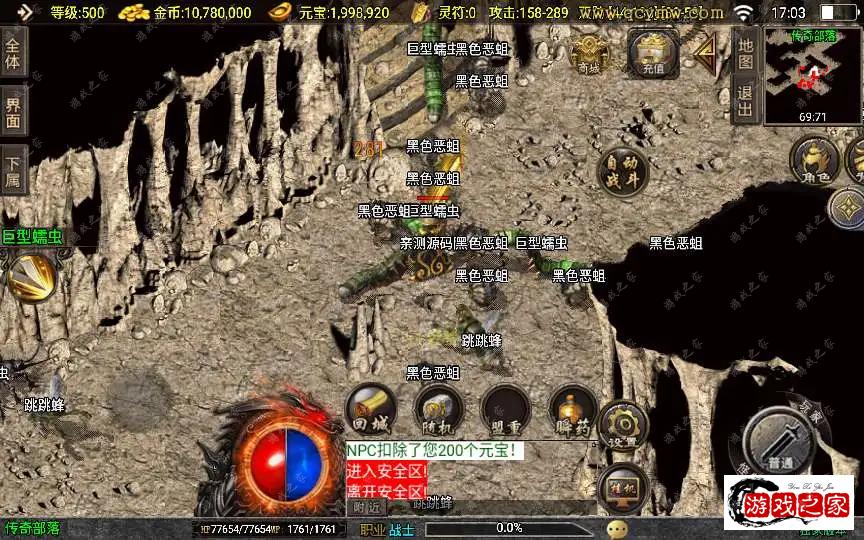
Task: Switch to the 下属 side tab
Action: point(13,169)
